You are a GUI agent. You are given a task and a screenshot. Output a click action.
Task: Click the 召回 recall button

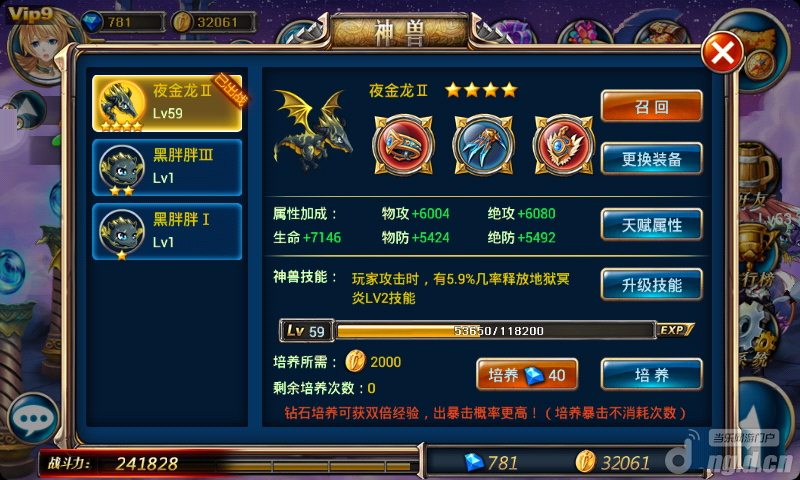(651, 107)
